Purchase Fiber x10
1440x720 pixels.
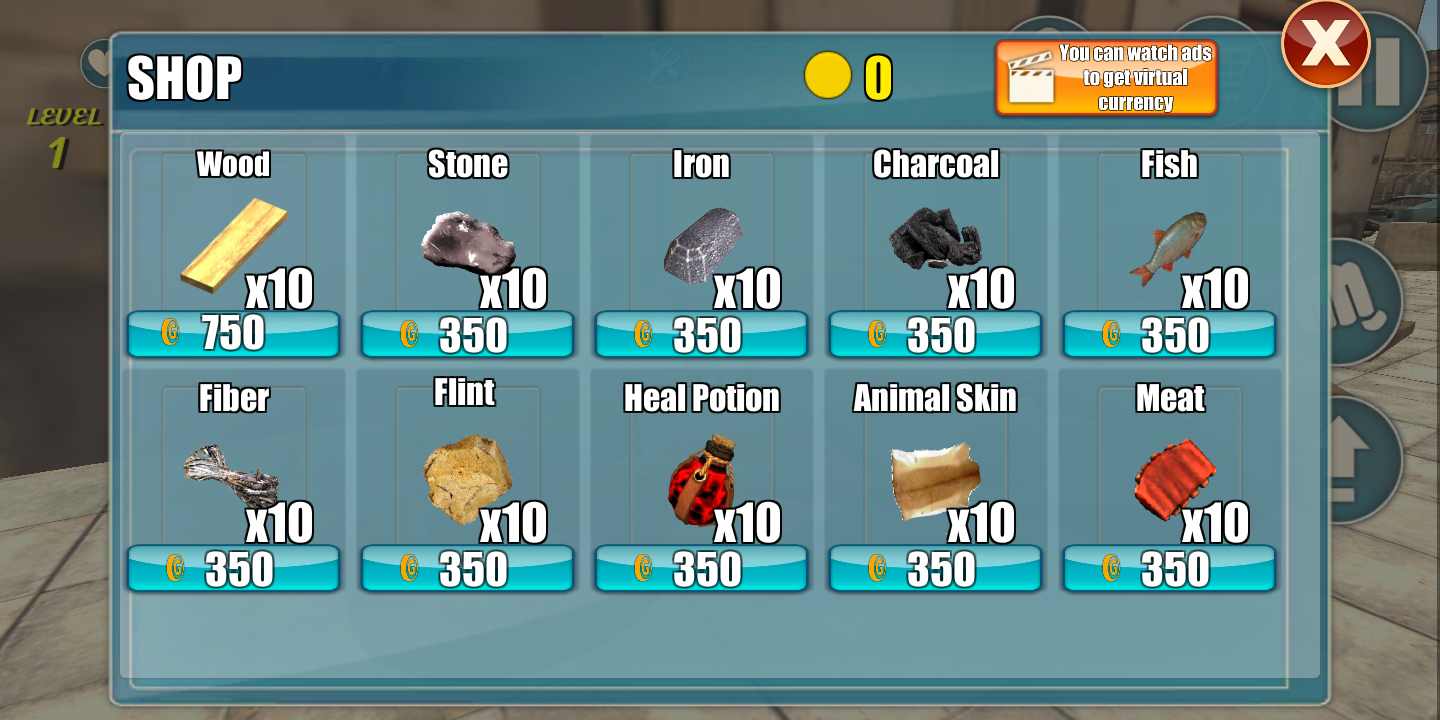233,568
